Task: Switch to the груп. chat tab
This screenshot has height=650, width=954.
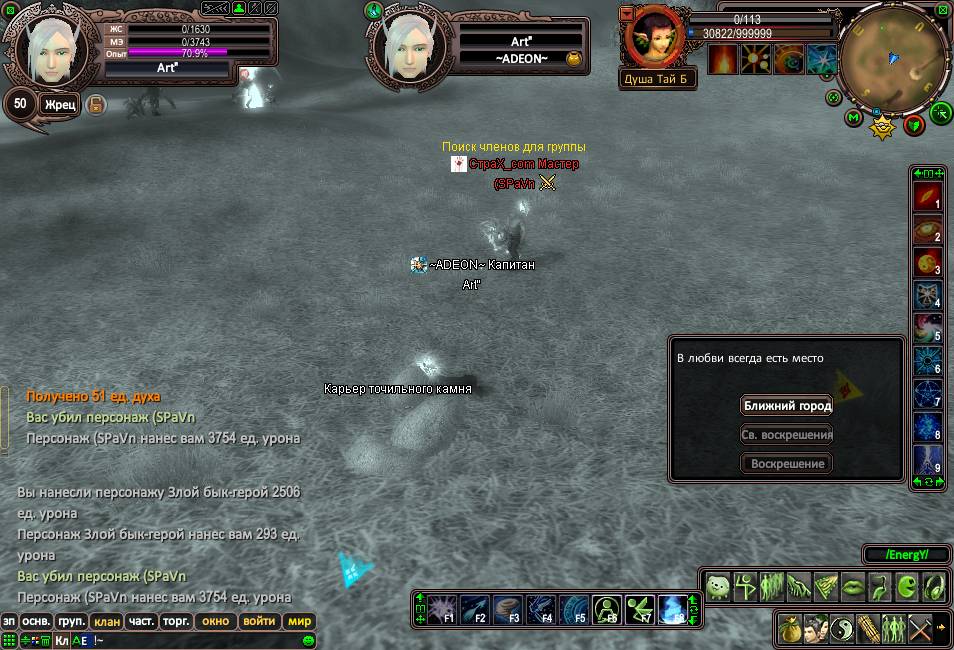Action: click(x=72, y=621)
